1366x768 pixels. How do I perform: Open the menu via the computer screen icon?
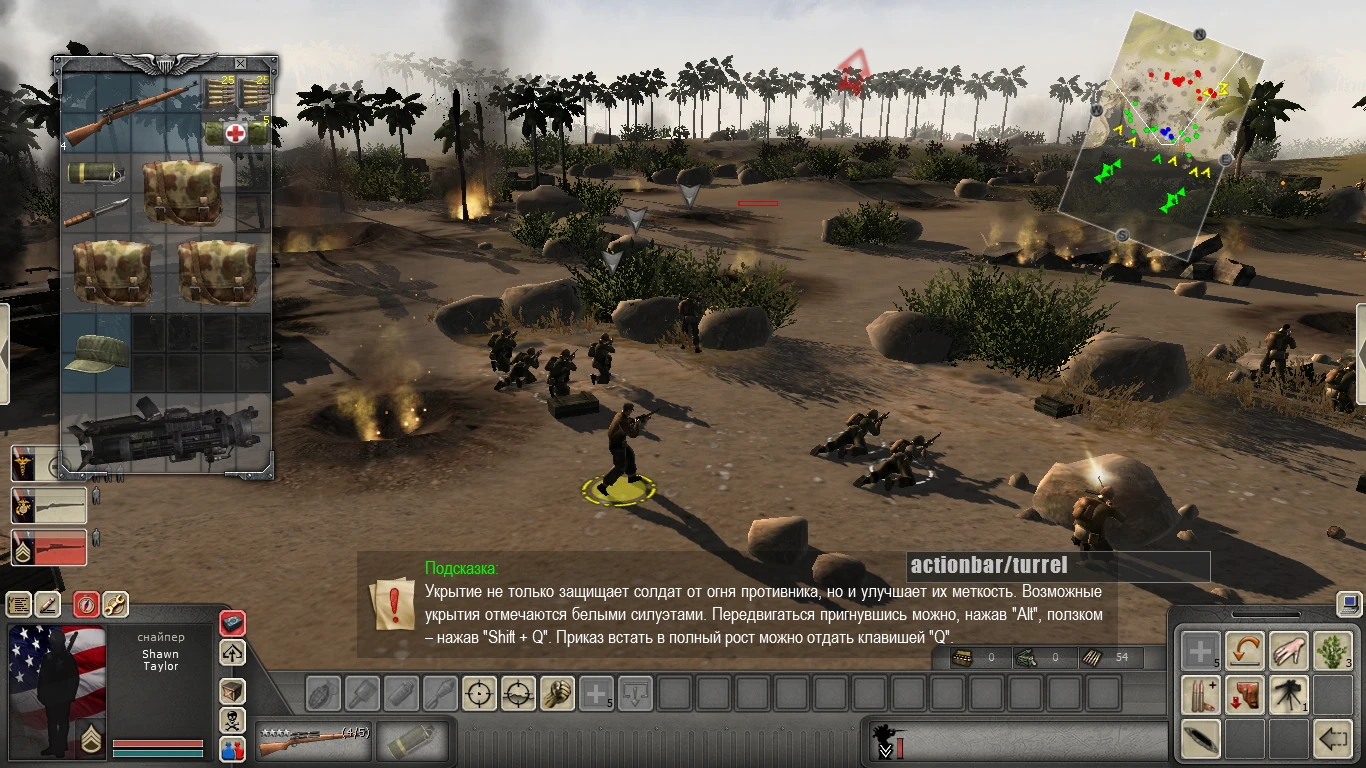pos(1348,604)
